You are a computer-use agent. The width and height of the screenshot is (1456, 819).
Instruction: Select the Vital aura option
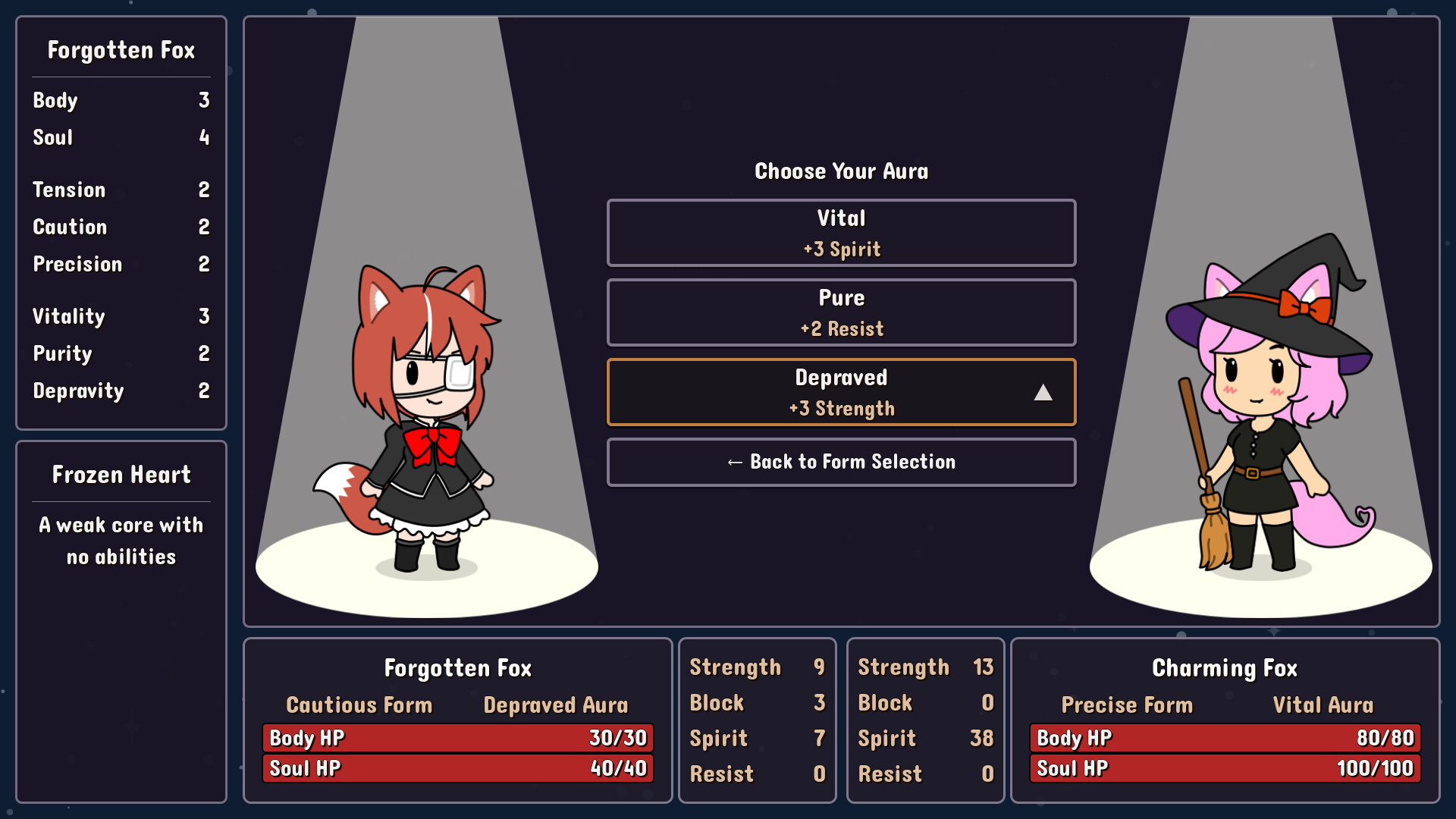[x=841, y=233]
